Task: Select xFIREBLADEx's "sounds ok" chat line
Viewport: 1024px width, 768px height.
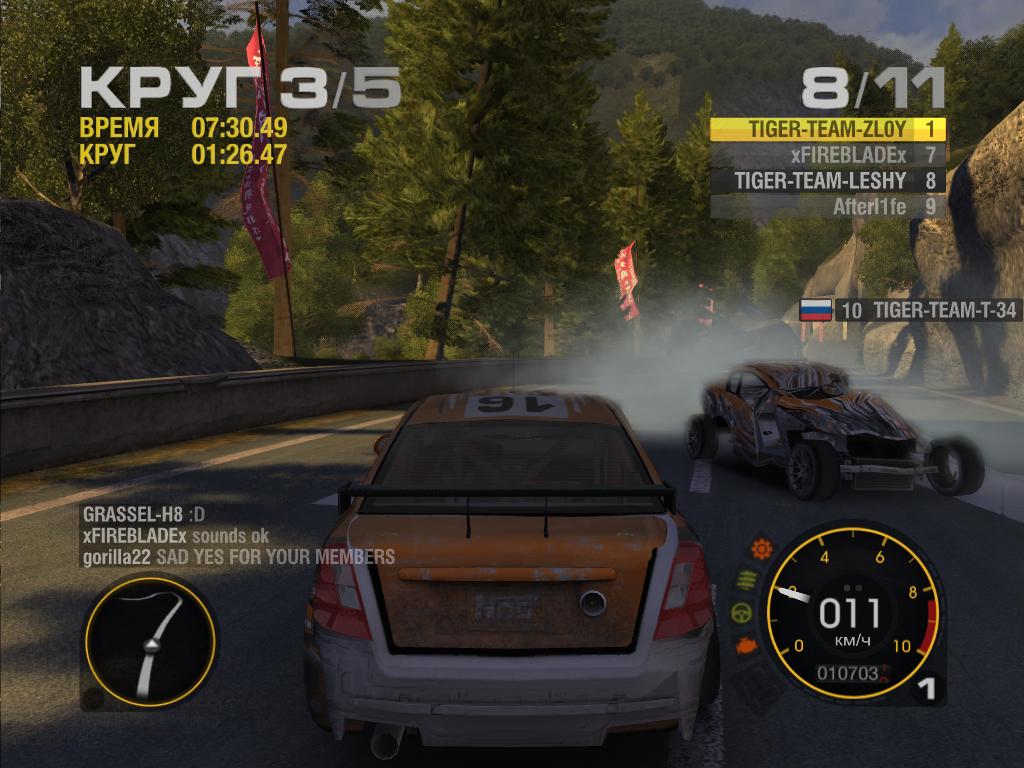Action: tap(176, 536)
